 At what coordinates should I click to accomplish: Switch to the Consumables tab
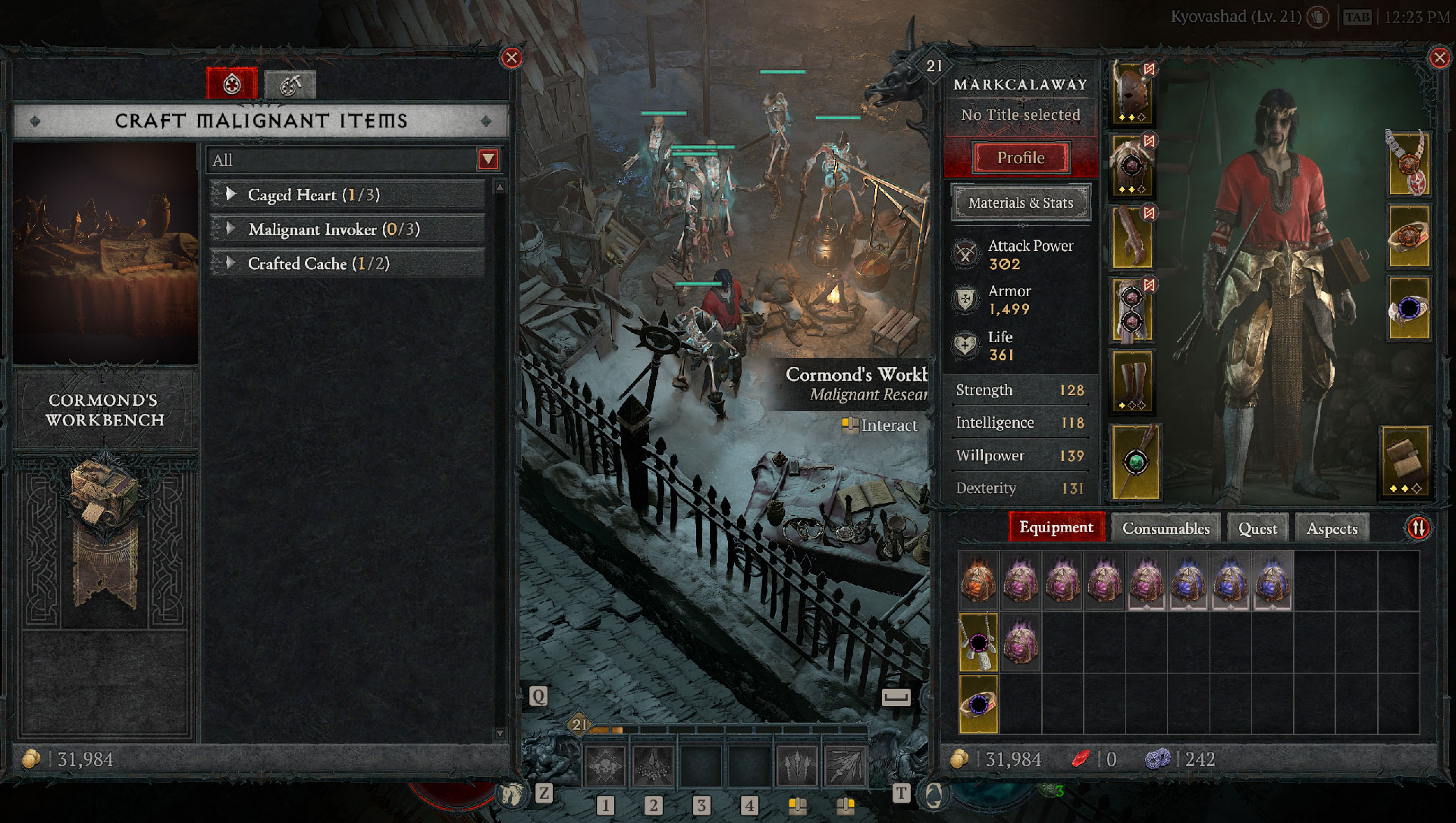(x=1166, y=528)
